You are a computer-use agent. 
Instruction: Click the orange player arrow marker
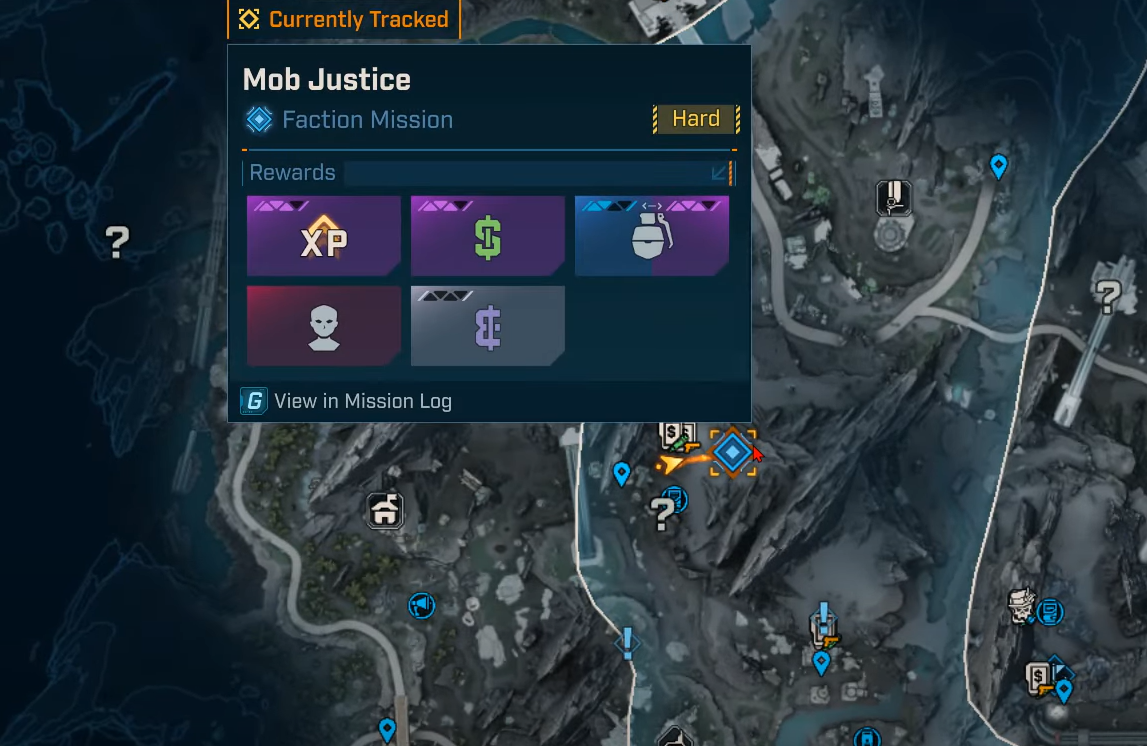point(675,462)
